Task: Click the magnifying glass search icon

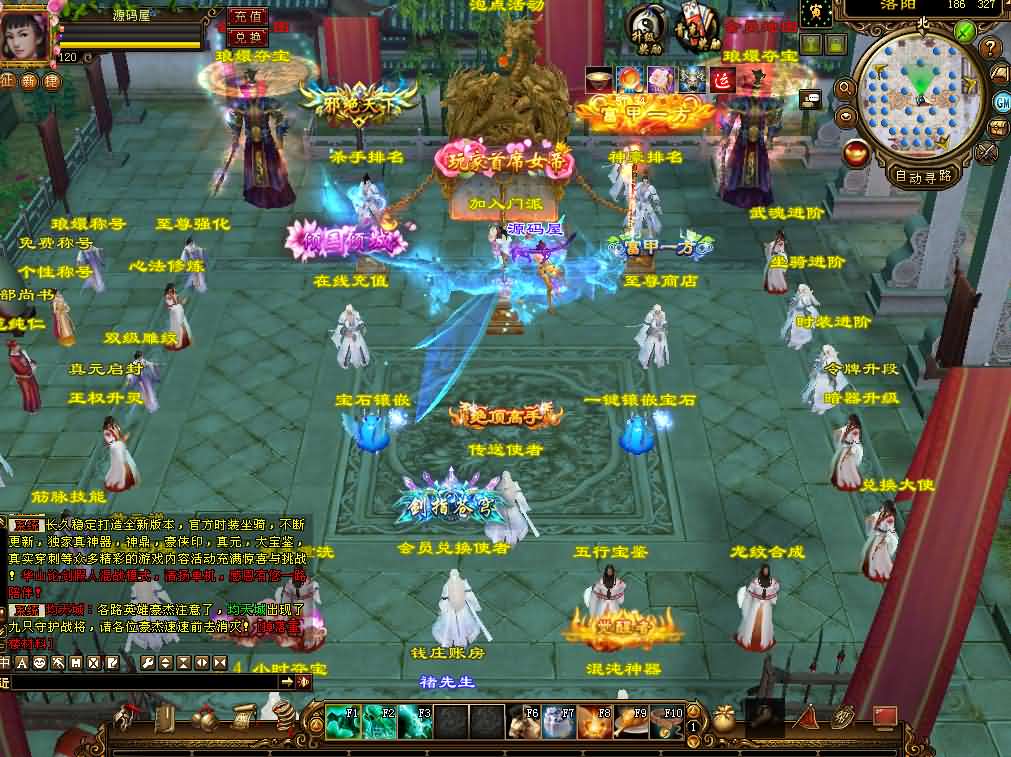Action: [x=845, y=89]
